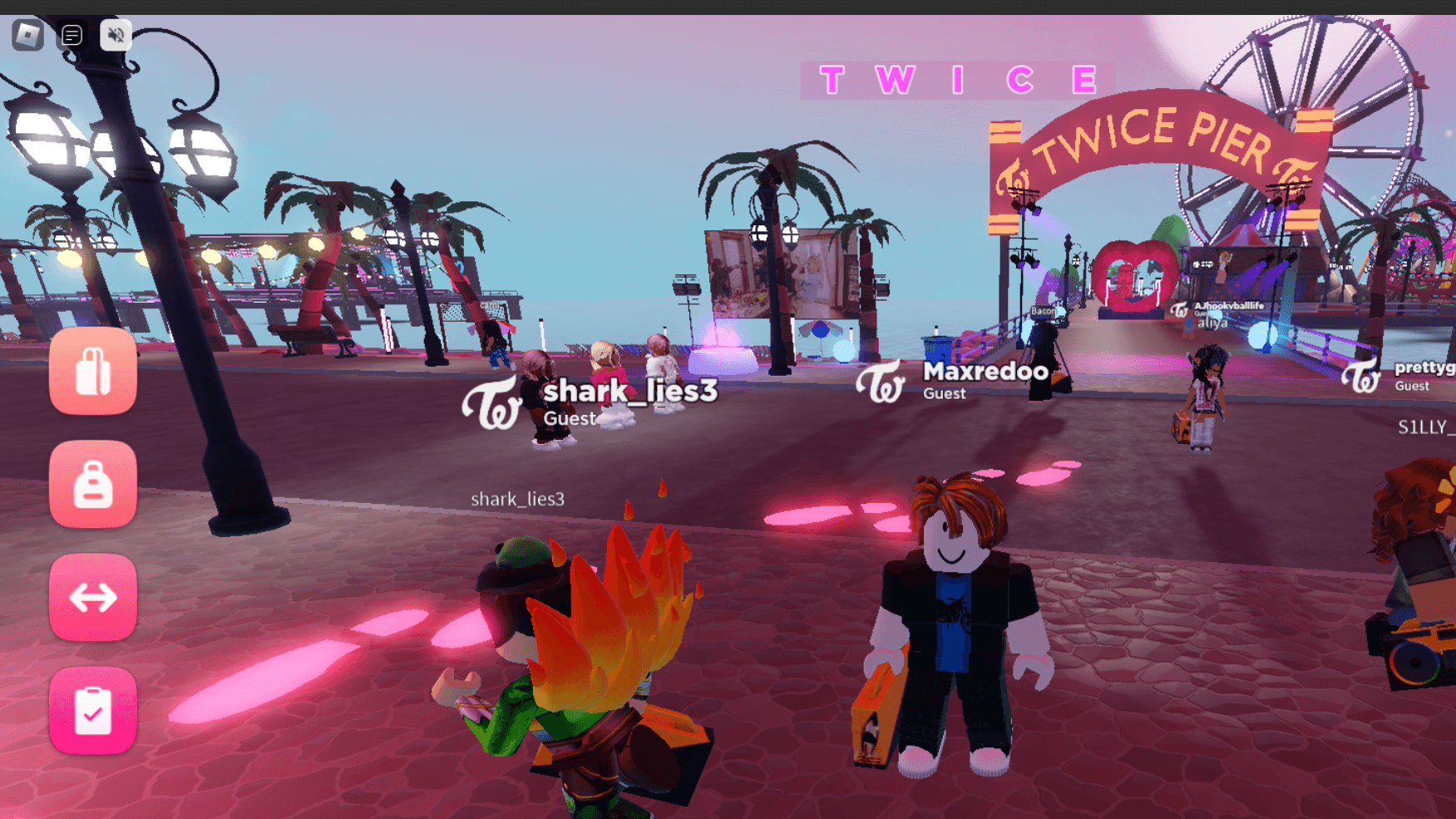
Task: Open the quest checklist clipboard
Action: click(92, 711)
